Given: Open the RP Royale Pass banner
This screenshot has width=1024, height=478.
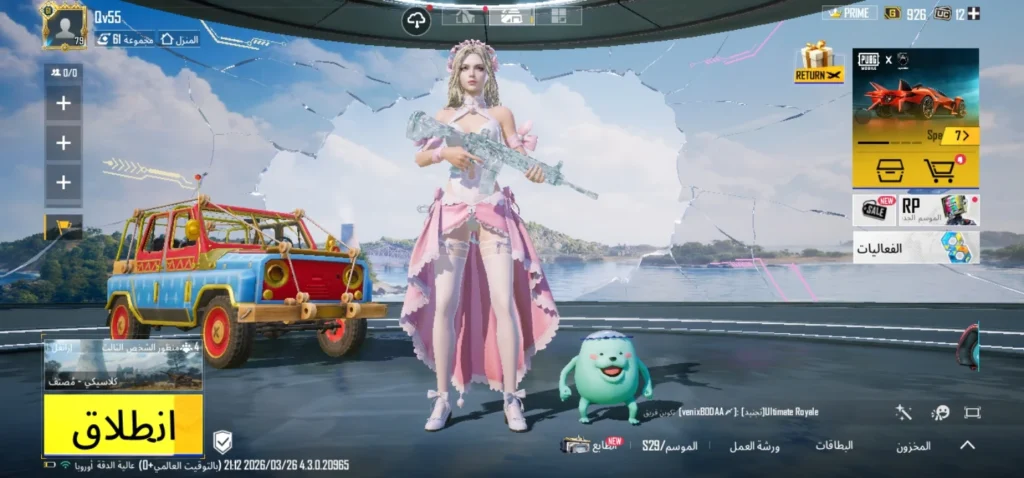Looking at the screenshot, I should pos(939,210).
